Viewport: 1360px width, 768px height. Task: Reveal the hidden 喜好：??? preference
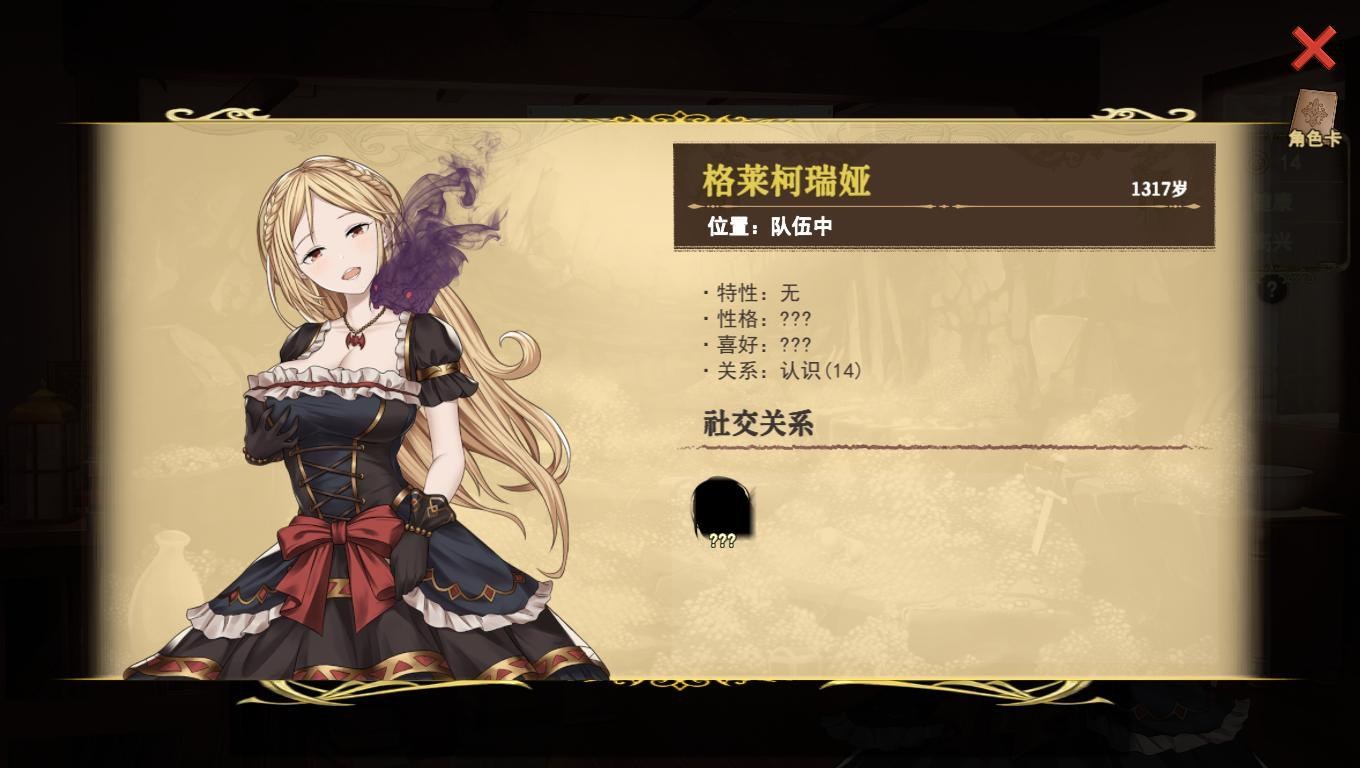(x=760, y=344)
